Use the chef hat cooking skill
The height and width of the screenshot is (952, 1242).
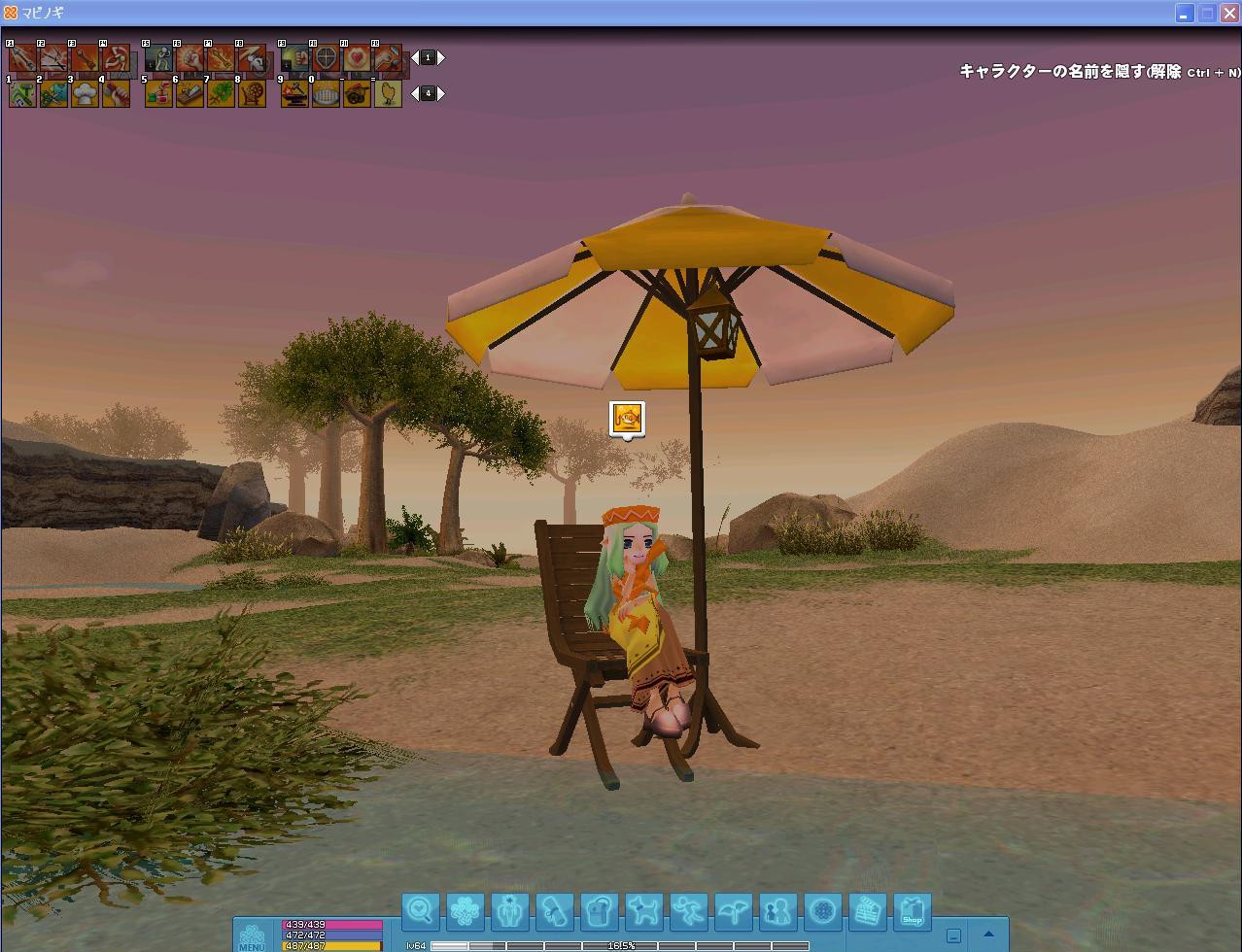coord(86,93)
